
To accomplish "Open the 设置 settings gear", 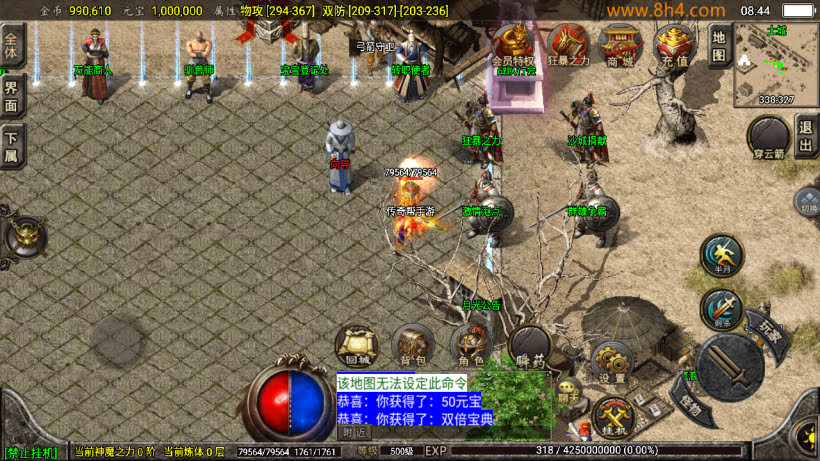I will pyautogui.click(x=612, y=362).
